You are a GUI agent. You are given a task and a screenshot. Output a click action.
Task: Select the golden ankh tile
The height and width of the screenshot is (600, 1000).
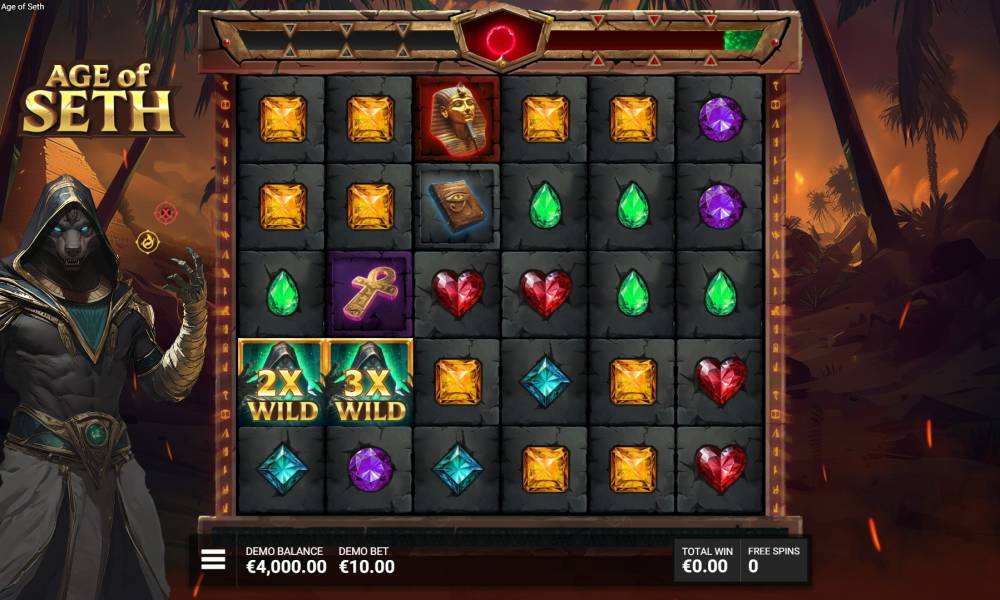click(x=370, y=294)
